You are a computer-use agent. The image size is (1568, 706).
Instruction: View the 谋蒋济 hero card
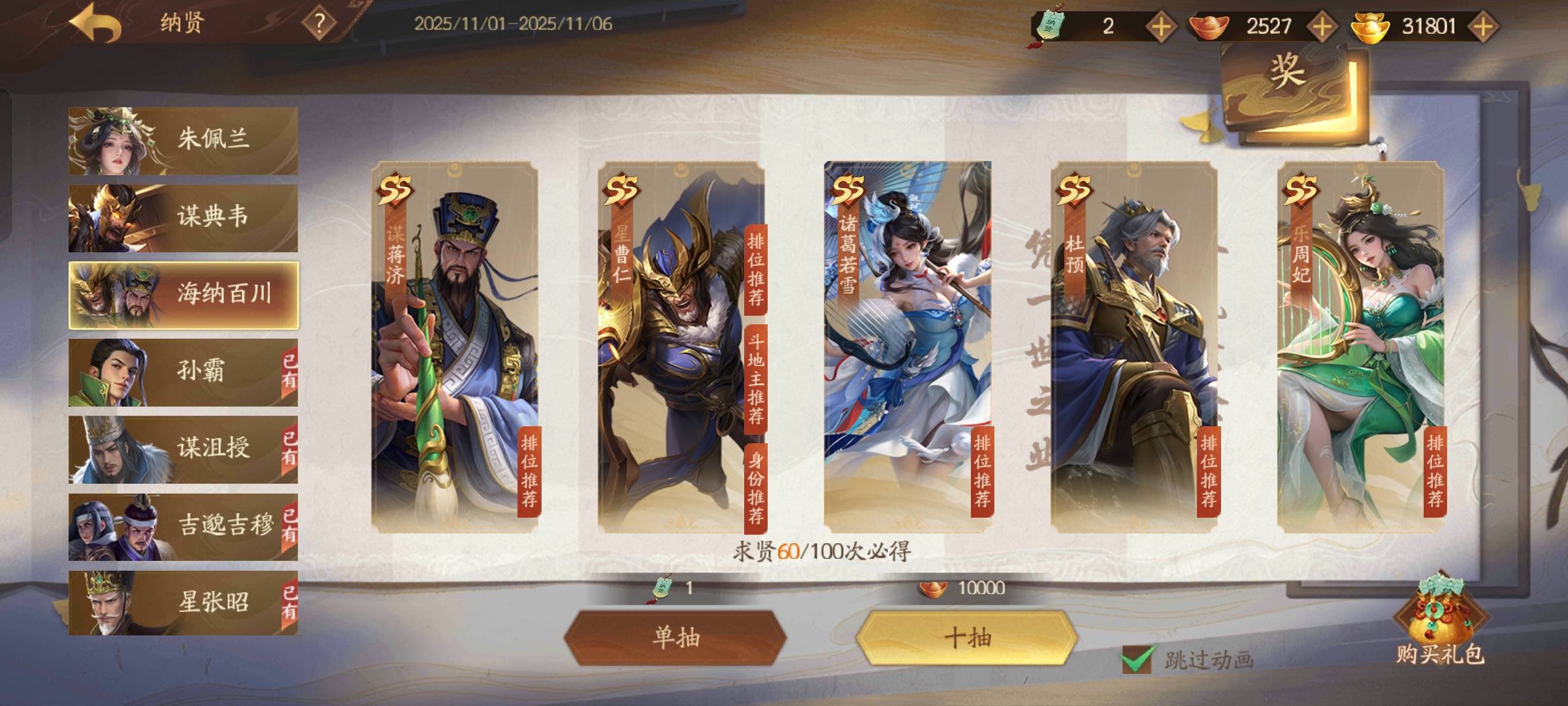(x=455, y=346)
